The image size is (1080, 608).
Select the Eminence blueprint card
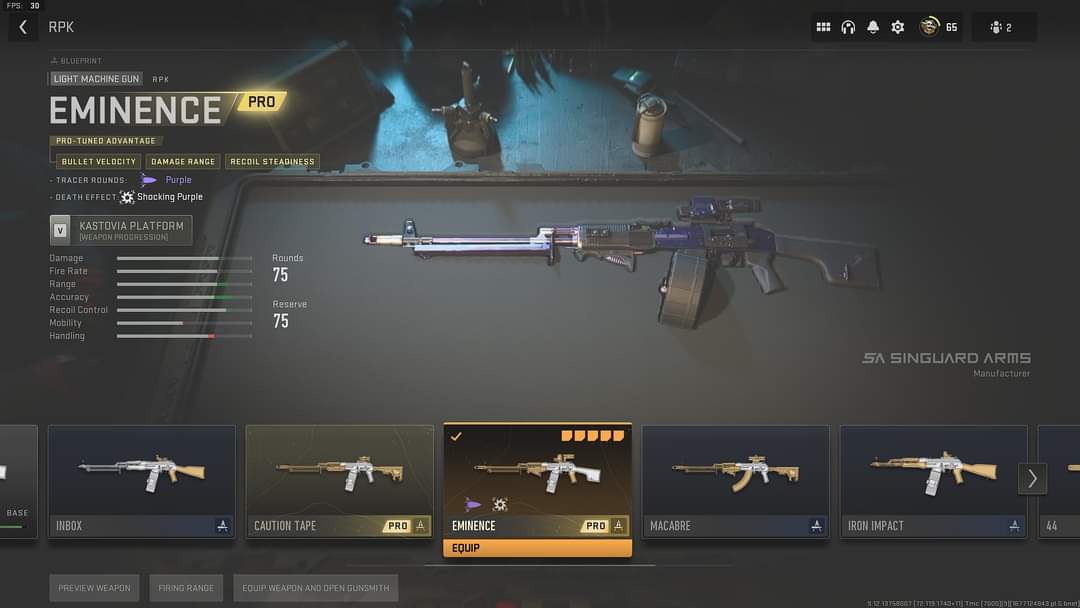coord(538,481)
